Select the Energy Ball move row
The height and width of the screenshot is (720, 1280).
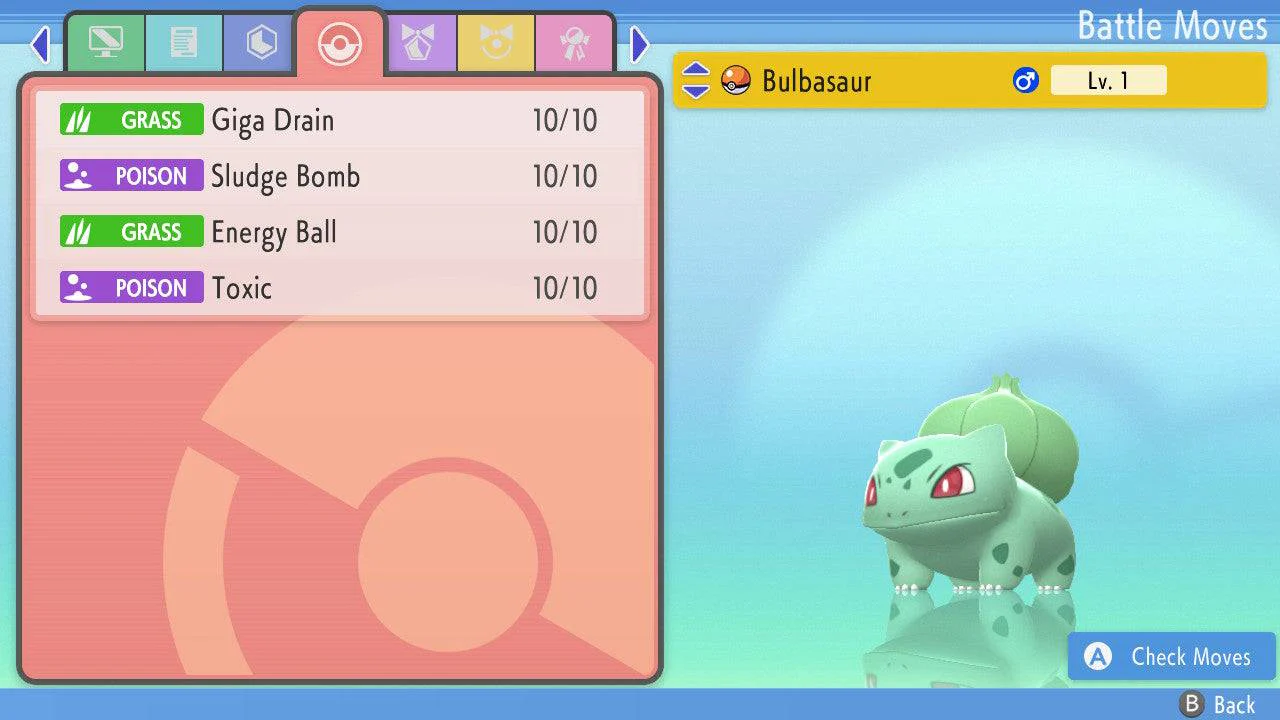[340, 233]
